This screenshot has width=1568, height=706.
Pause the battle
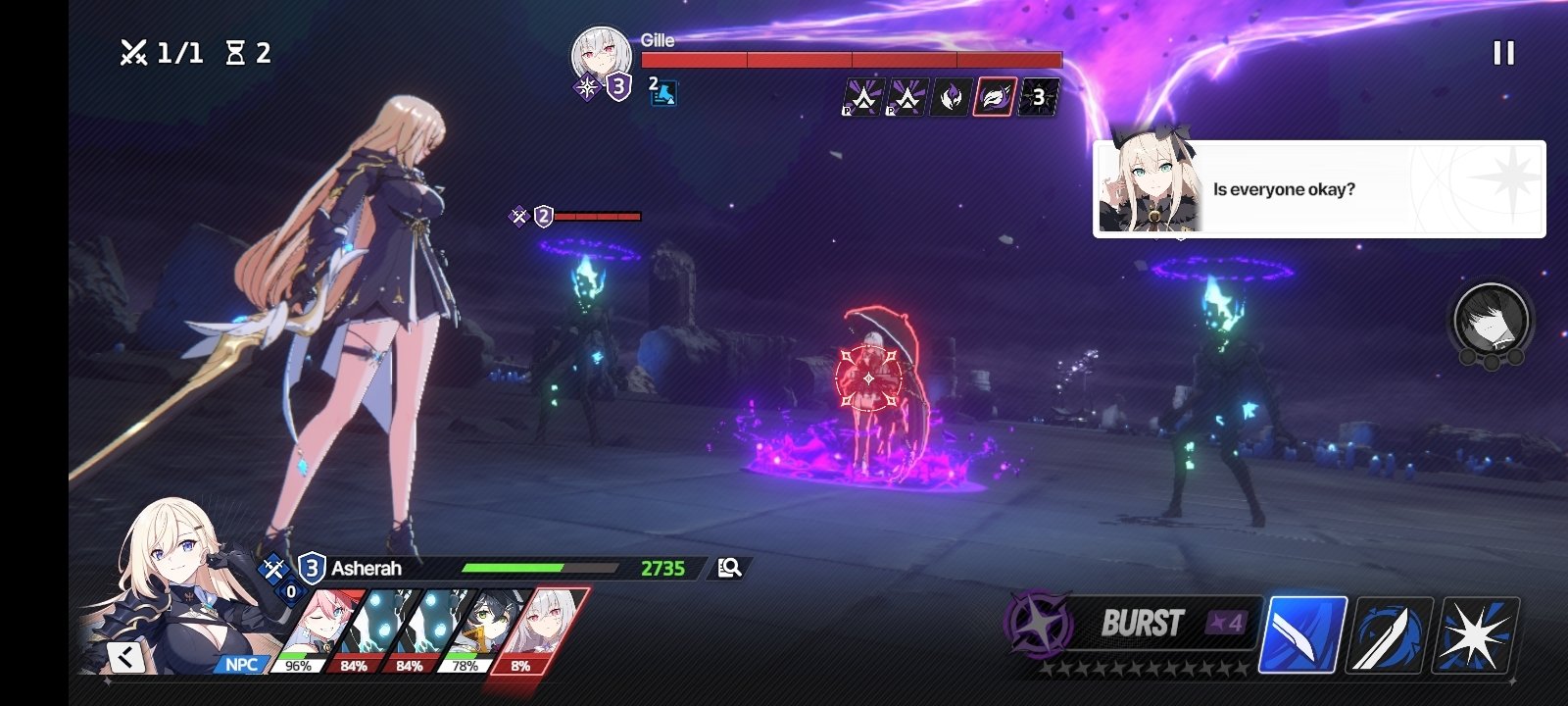tap(1503, 53)
